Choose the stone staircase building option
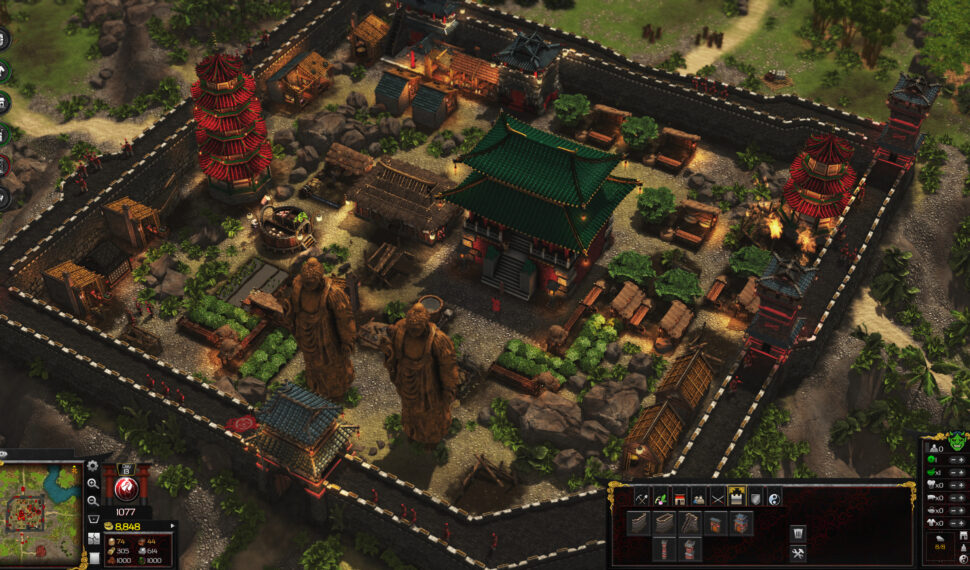Image resolution: width=970 pixels, height=570 pixels. (x=689, y=523)
